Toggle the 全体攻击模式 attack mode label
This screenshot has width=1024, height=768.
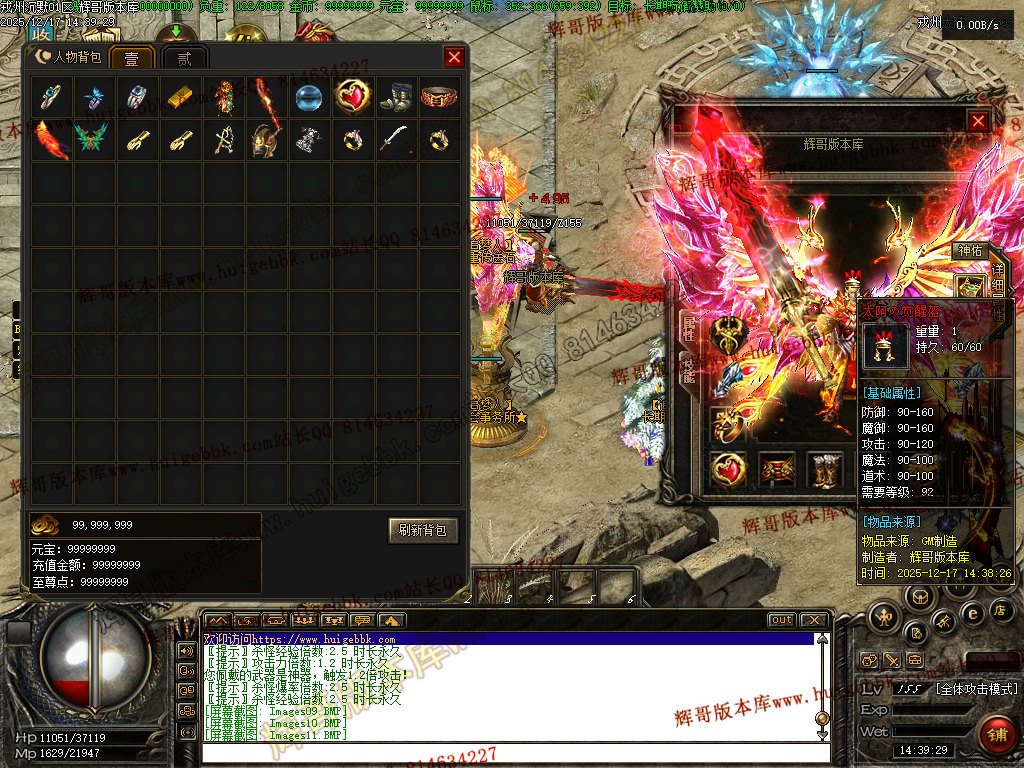coord(975,689)
